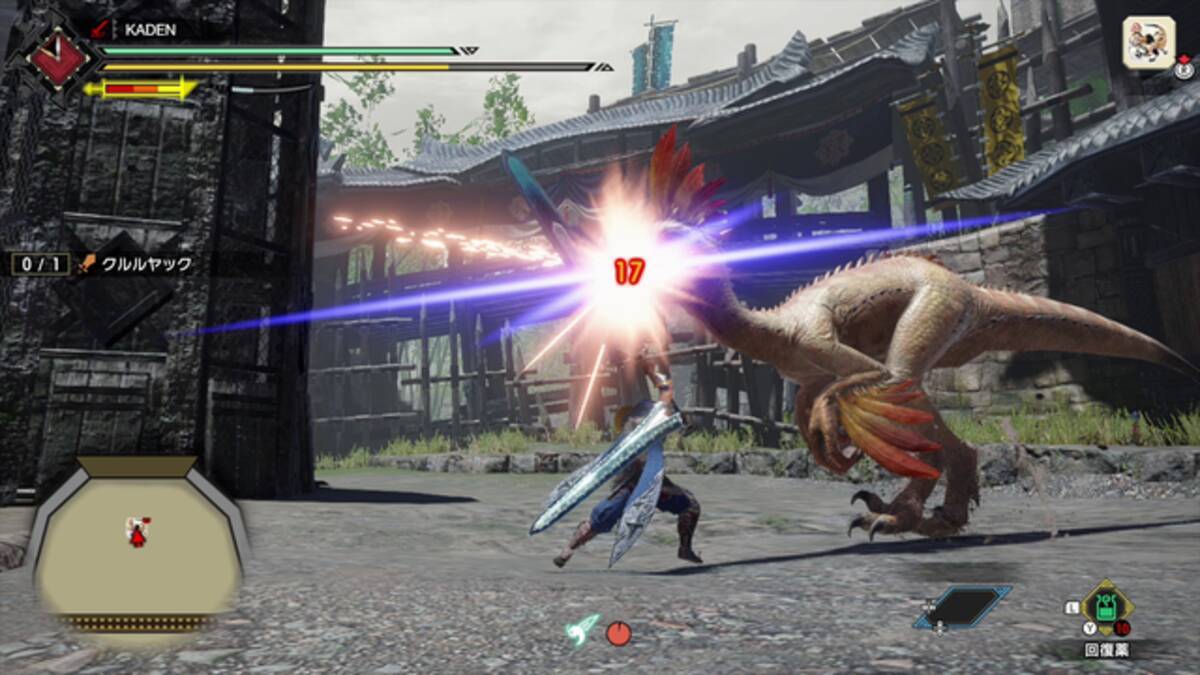Screen dimensions: 1200x675
Task: Select the green potion item slot
Action: click(x=1107, y=606)
